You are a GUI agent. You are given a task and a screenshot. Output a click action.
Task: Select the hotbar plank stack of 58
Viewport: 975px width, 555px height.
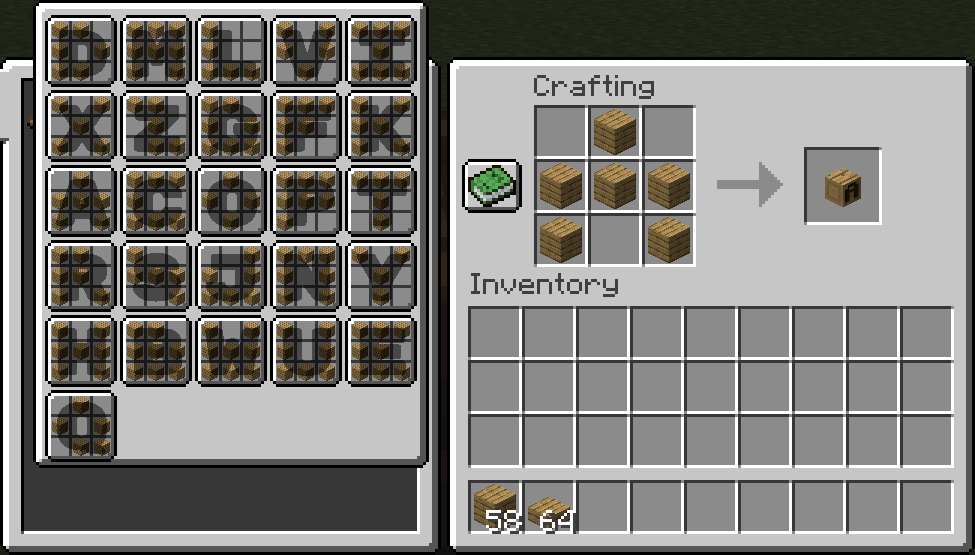point(496,506)
